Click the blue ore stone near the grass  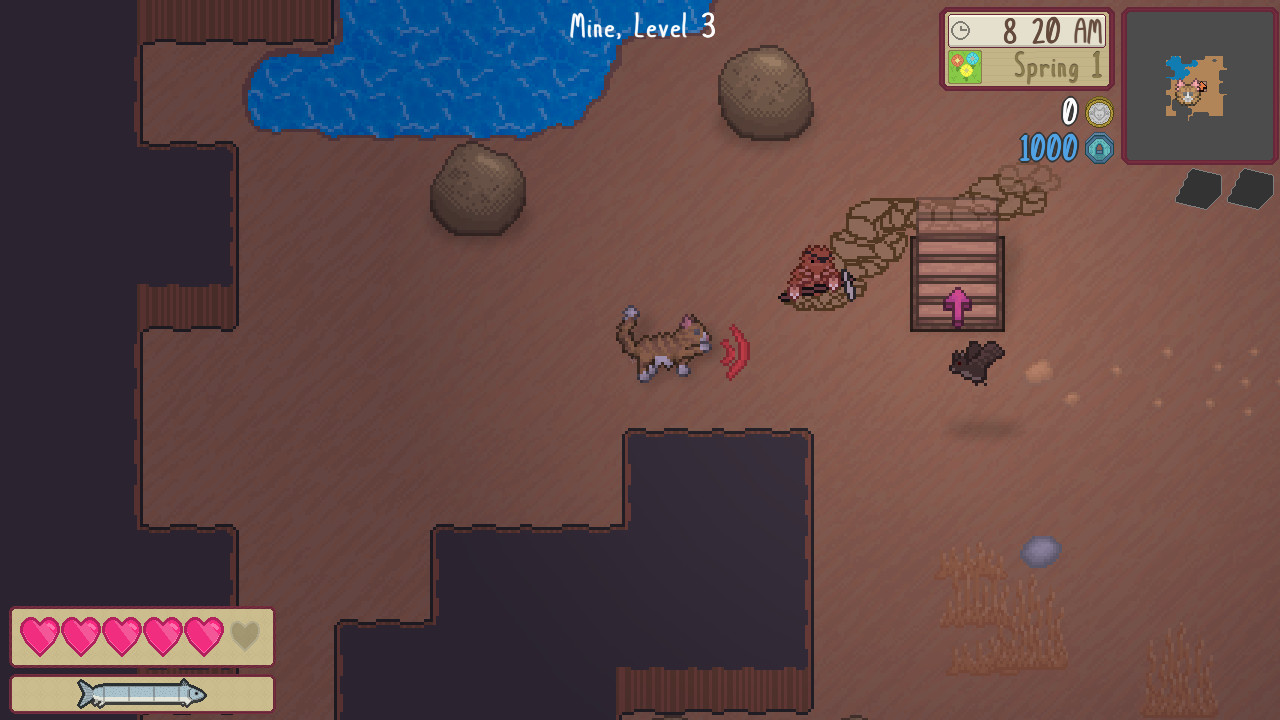point(1040,551)
